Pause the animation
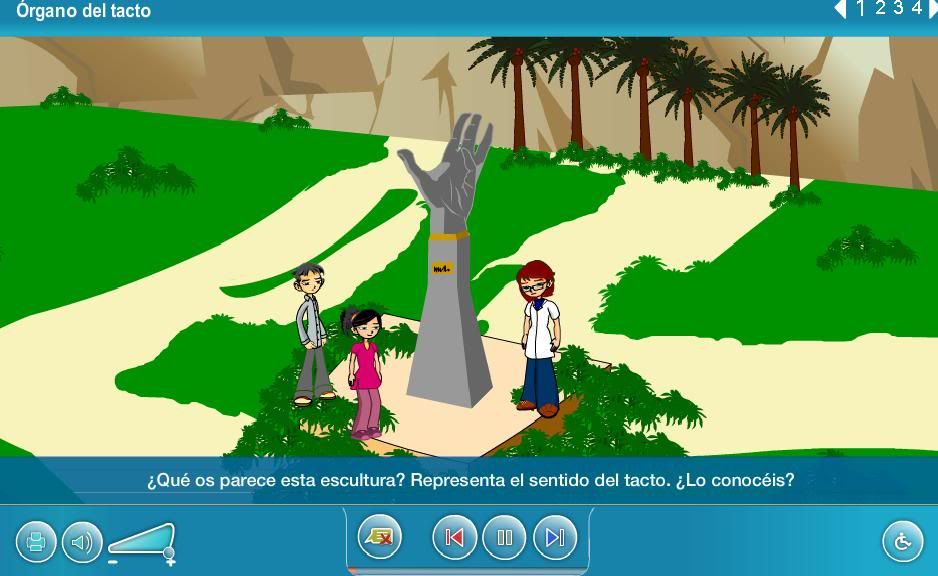This screenshot has height=576, width=938. (504, 538)
